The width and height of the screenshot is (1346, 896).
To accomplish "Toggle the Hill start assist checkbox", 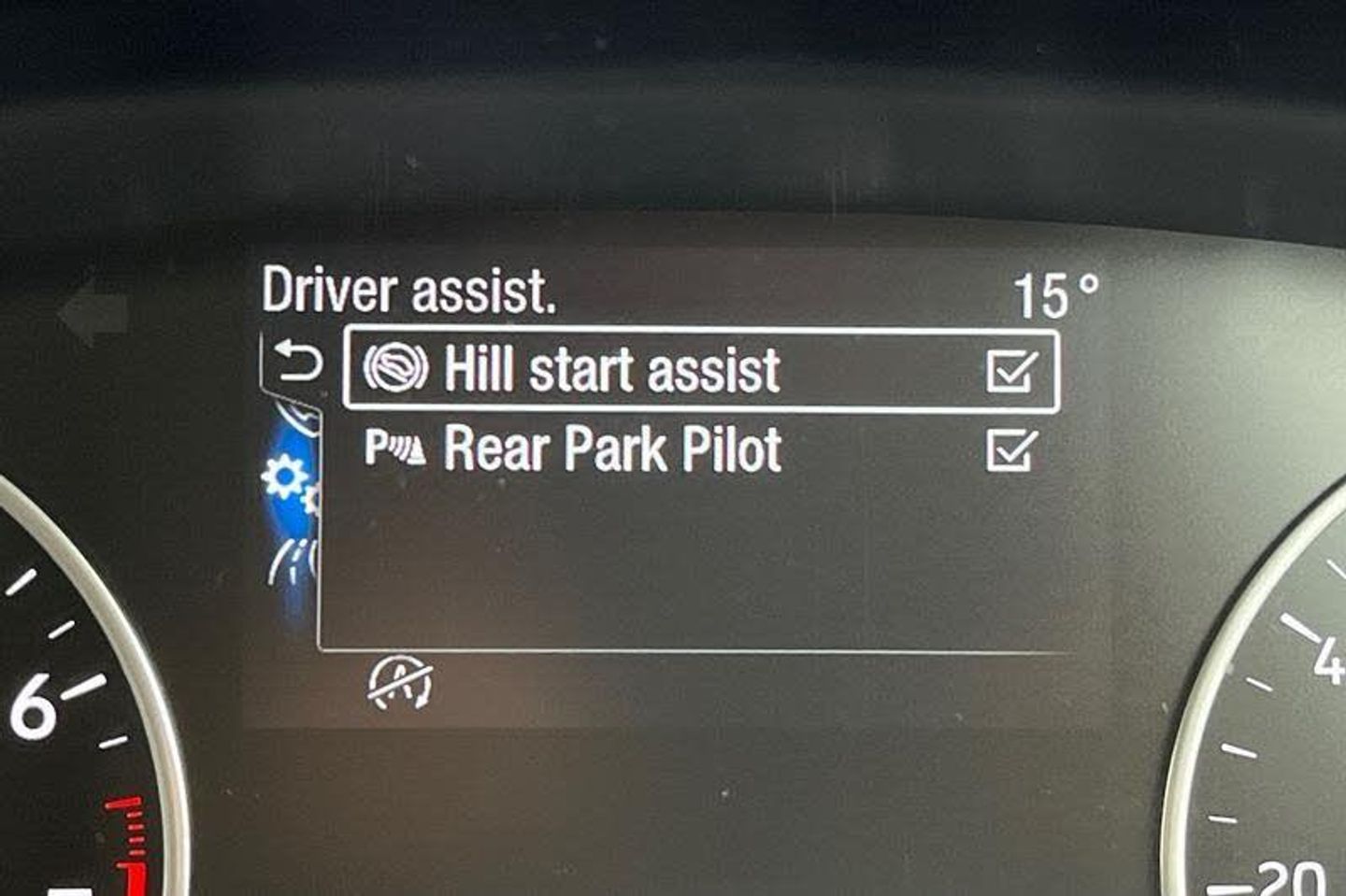I will coord(1011,371).
